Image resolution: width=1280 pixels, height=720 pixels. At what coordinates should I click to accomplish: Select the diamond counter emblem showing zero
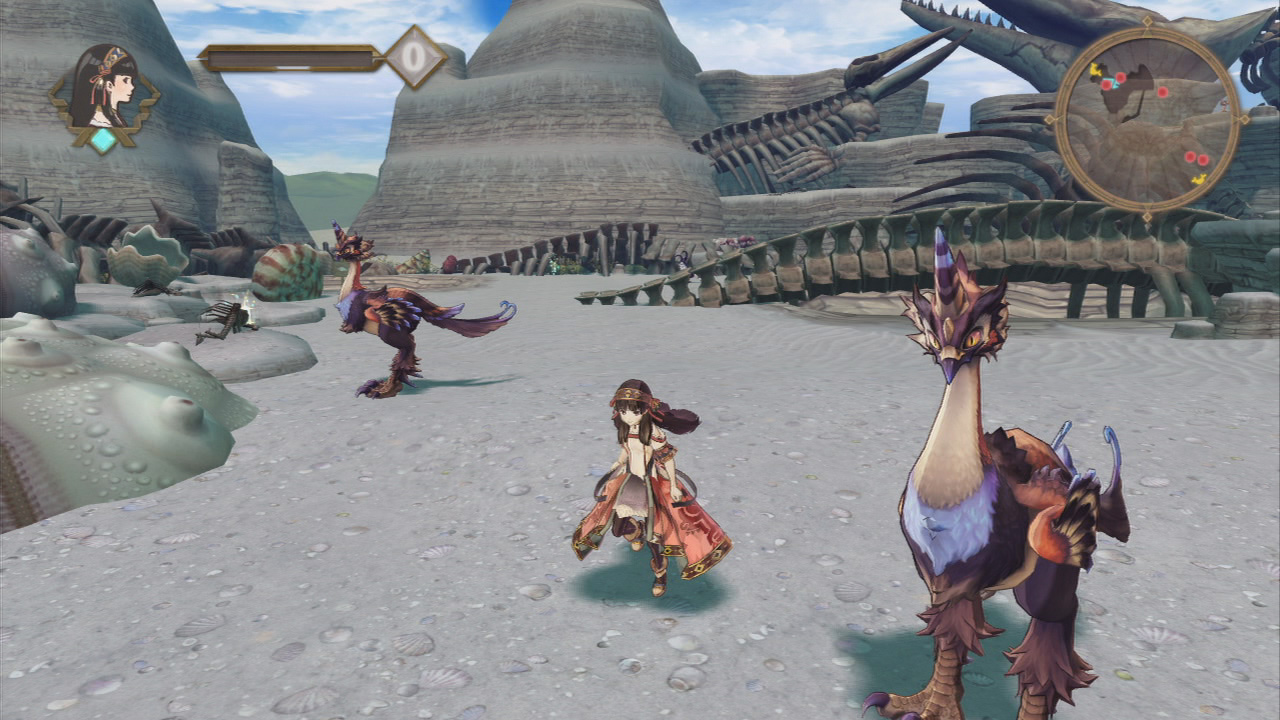[415, 57]
